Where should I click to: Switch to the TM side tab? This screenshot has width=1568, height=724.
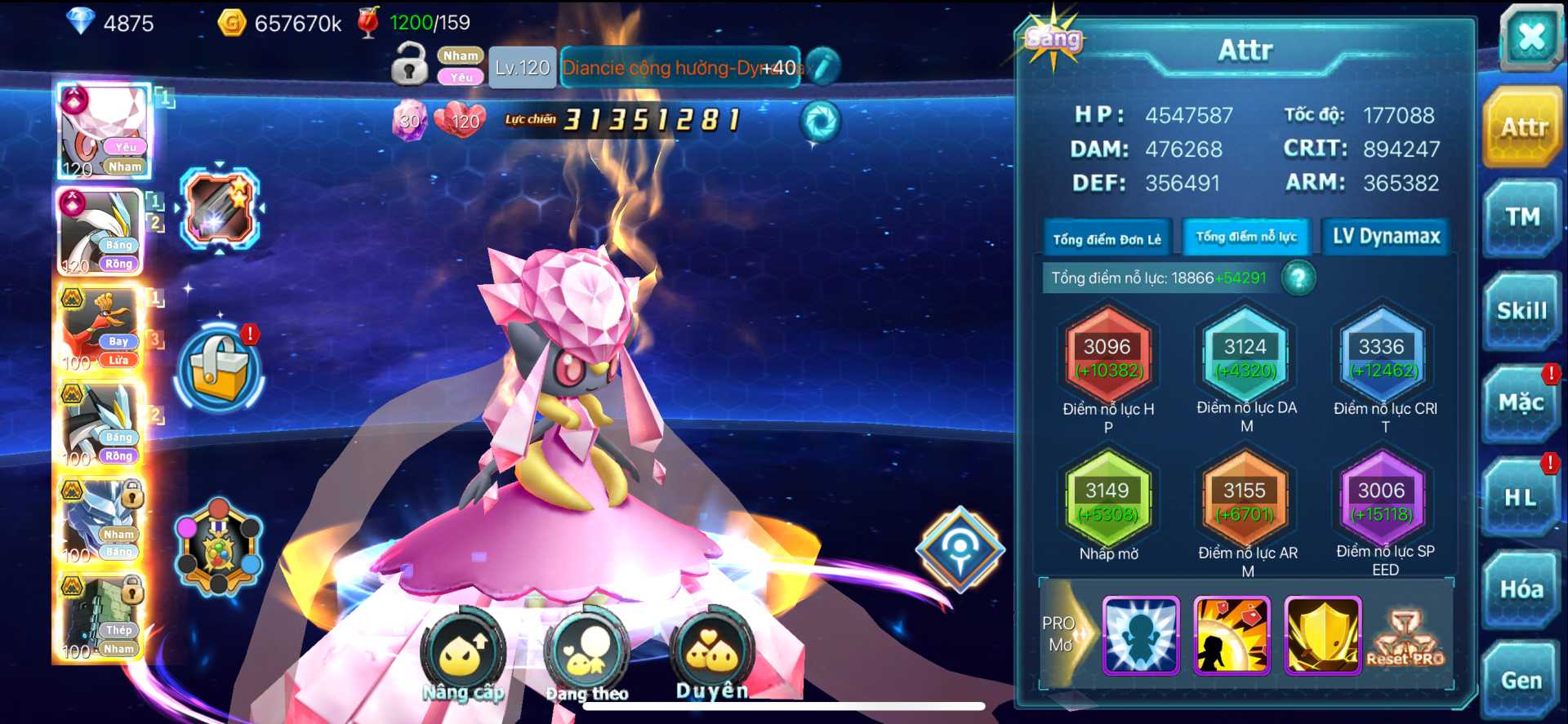tap(1522, 217)
